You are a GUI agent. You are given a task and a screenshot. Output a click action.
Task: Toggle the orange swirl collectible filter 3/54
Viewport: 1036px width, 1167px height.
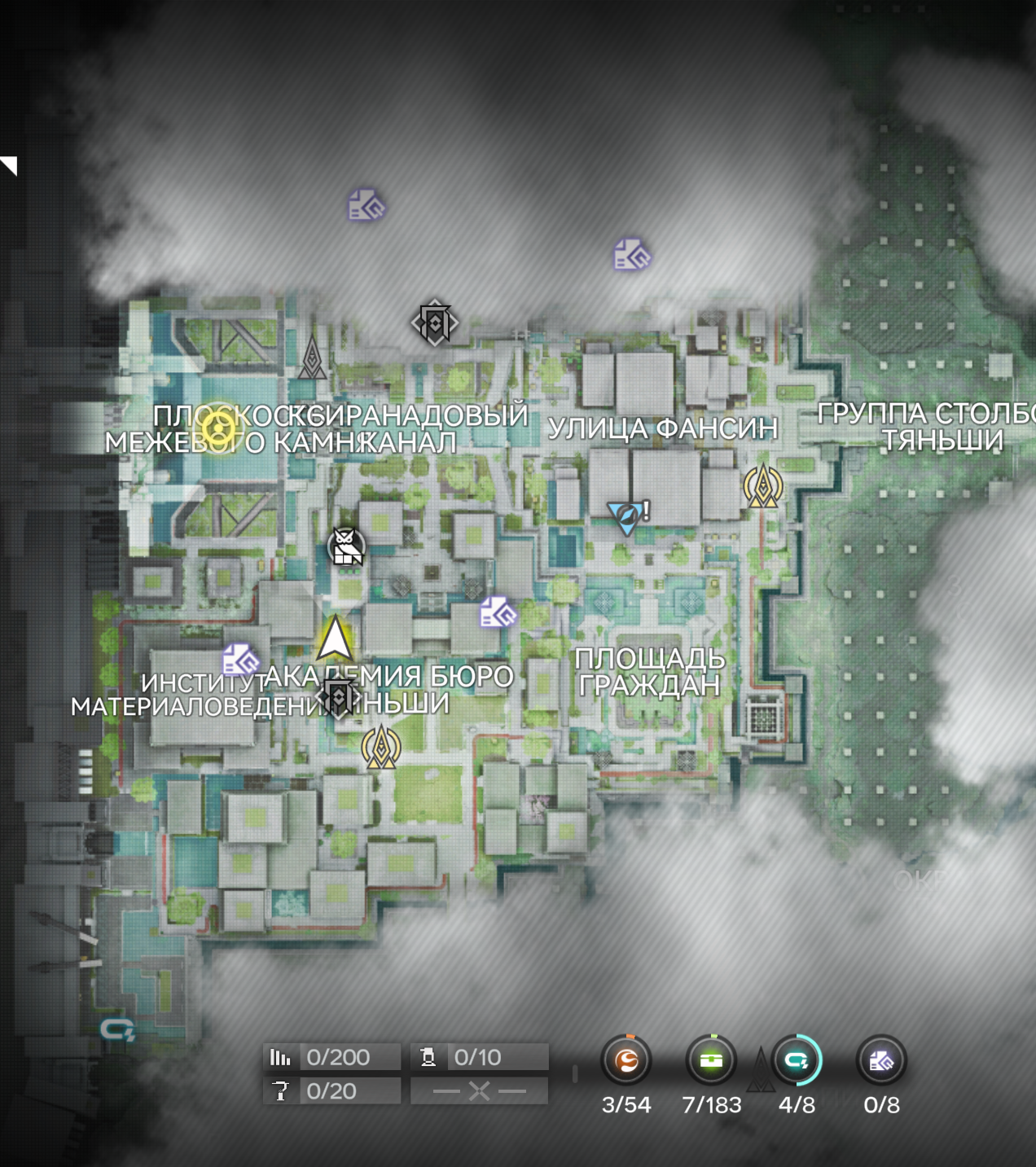coord(626,1060)
